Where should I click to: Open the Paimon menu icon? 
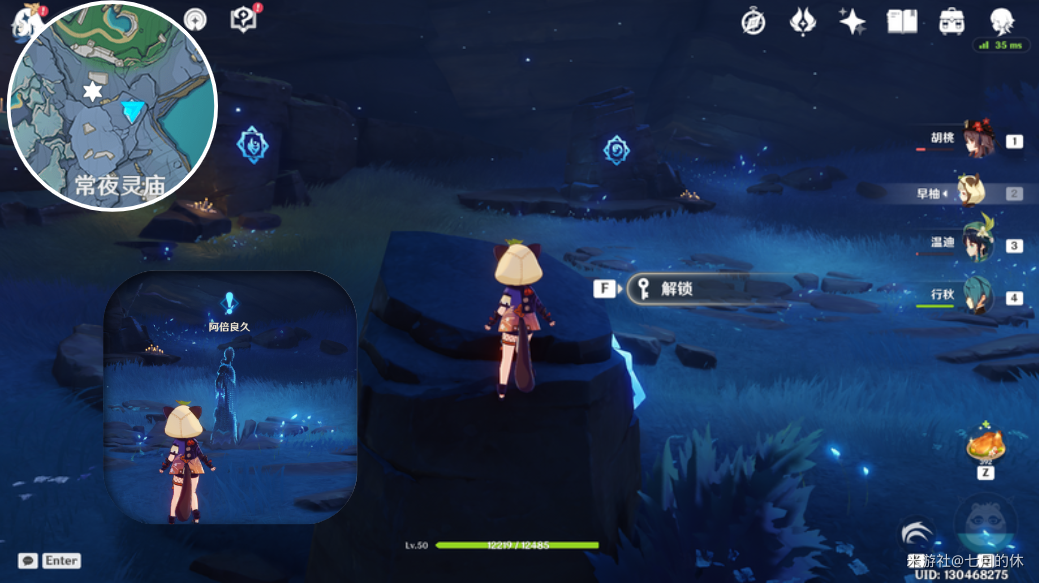pyautogui.click(x=22, y=20)
